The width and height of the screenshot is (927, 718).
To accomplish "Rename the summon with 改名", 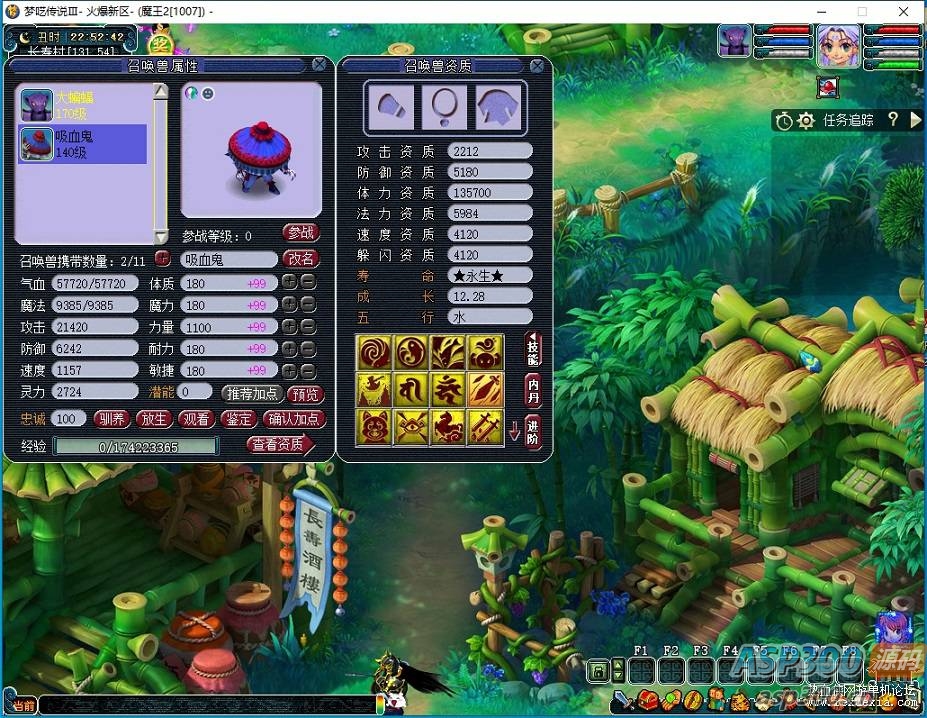I will coord(301,259).
